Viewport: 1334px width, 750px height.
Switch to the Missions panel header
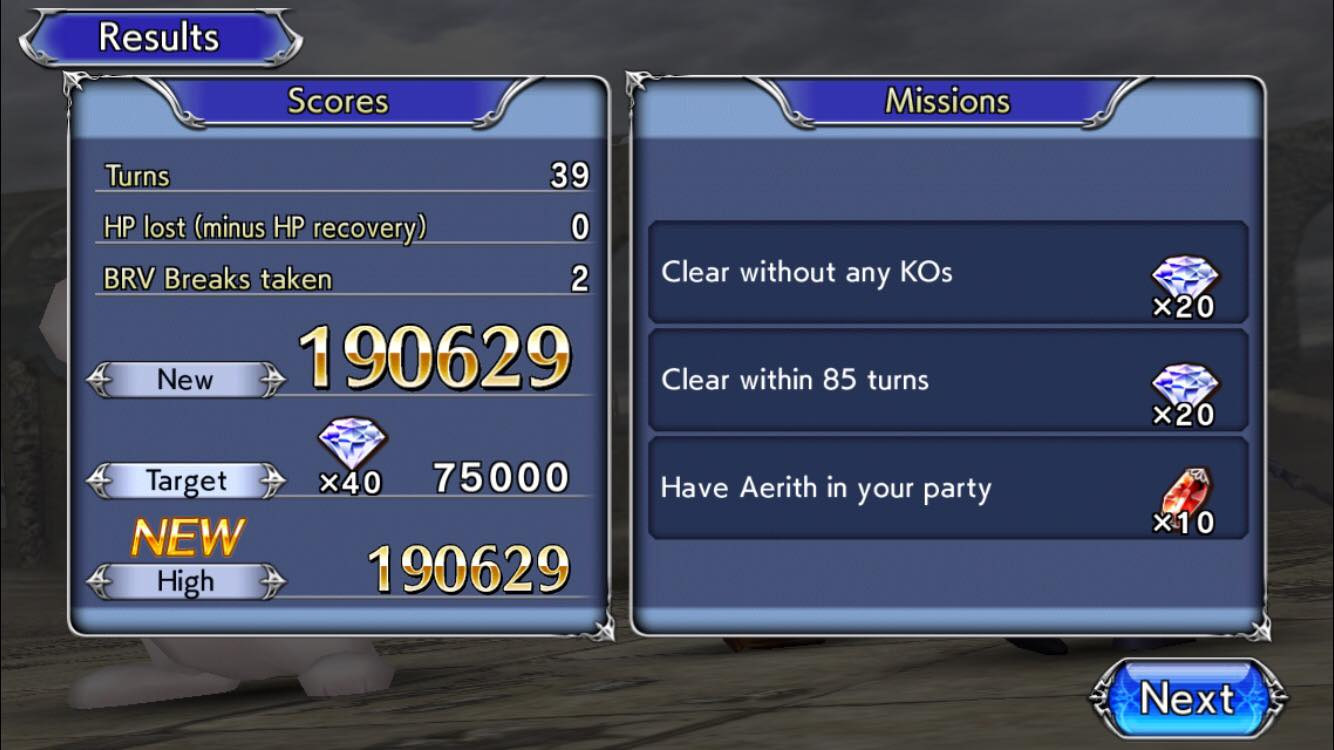coord(946,100)
